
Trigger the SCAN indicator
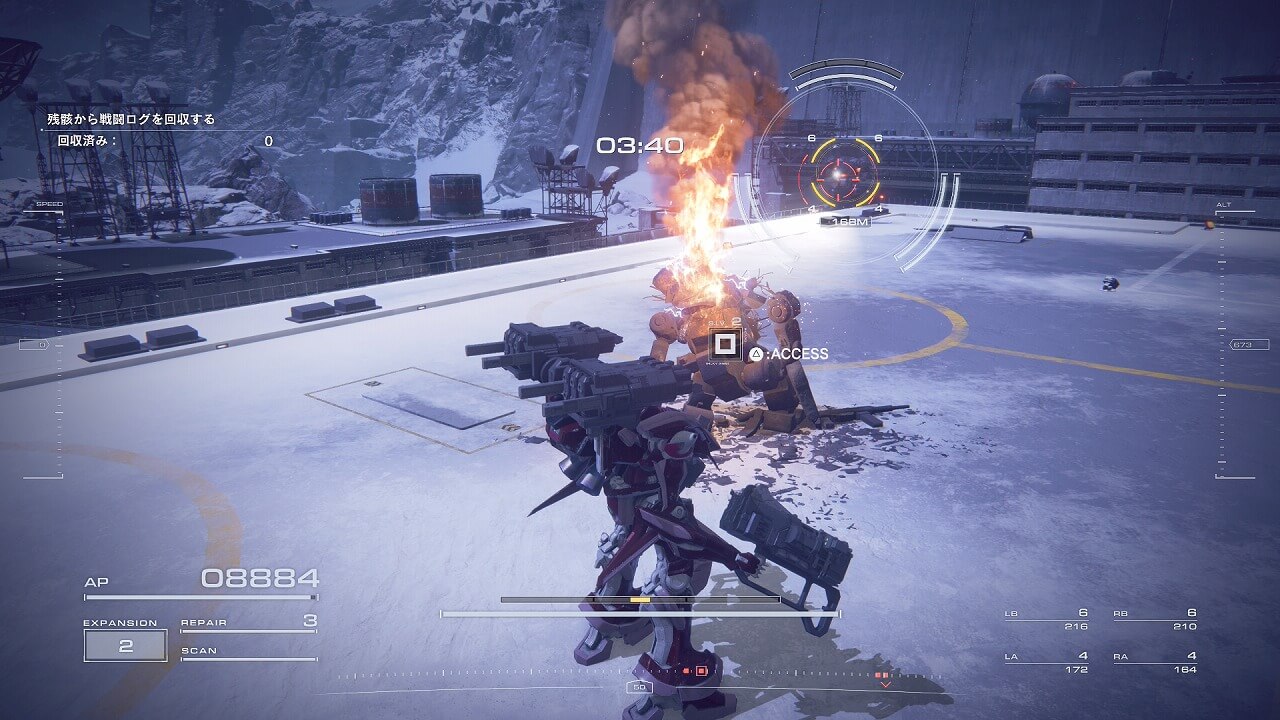[x=248, y=653]
